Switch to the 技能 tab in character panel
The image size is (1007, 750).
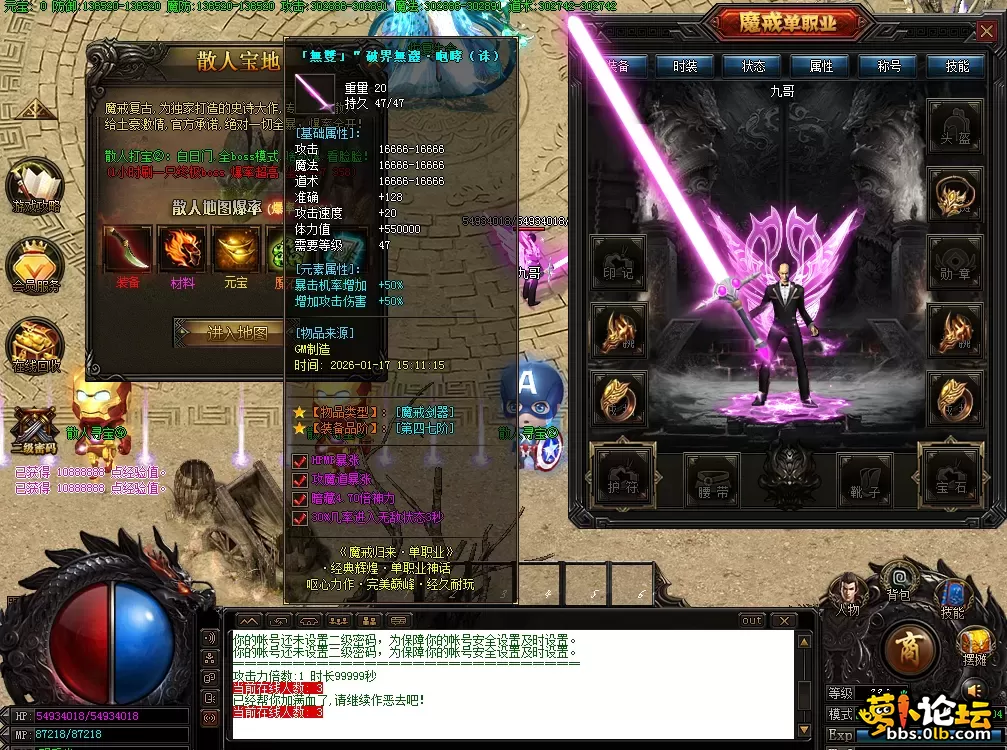point(957,66)
